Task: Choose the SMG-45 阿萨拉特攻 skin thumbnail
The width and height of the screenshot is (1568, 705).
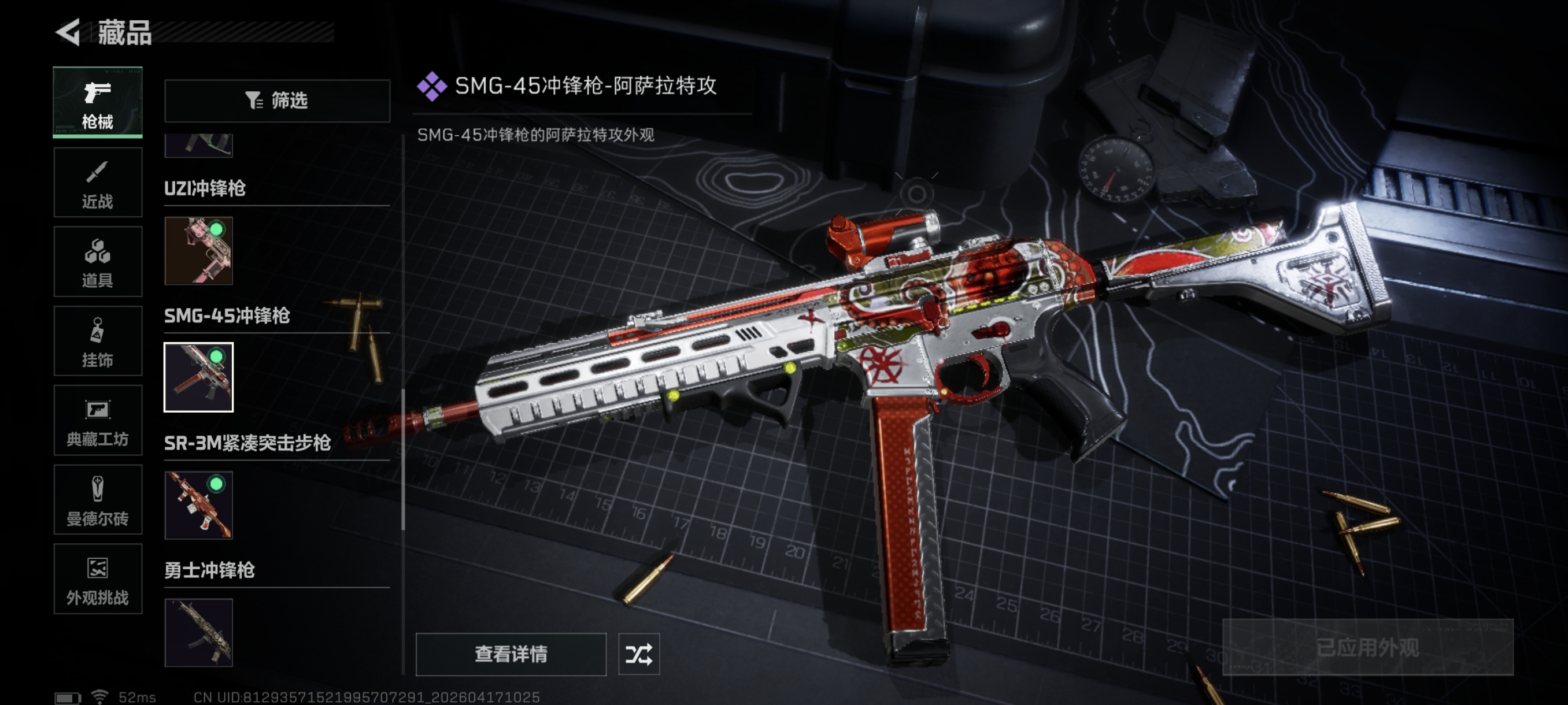Action: [x=198, y=377]
